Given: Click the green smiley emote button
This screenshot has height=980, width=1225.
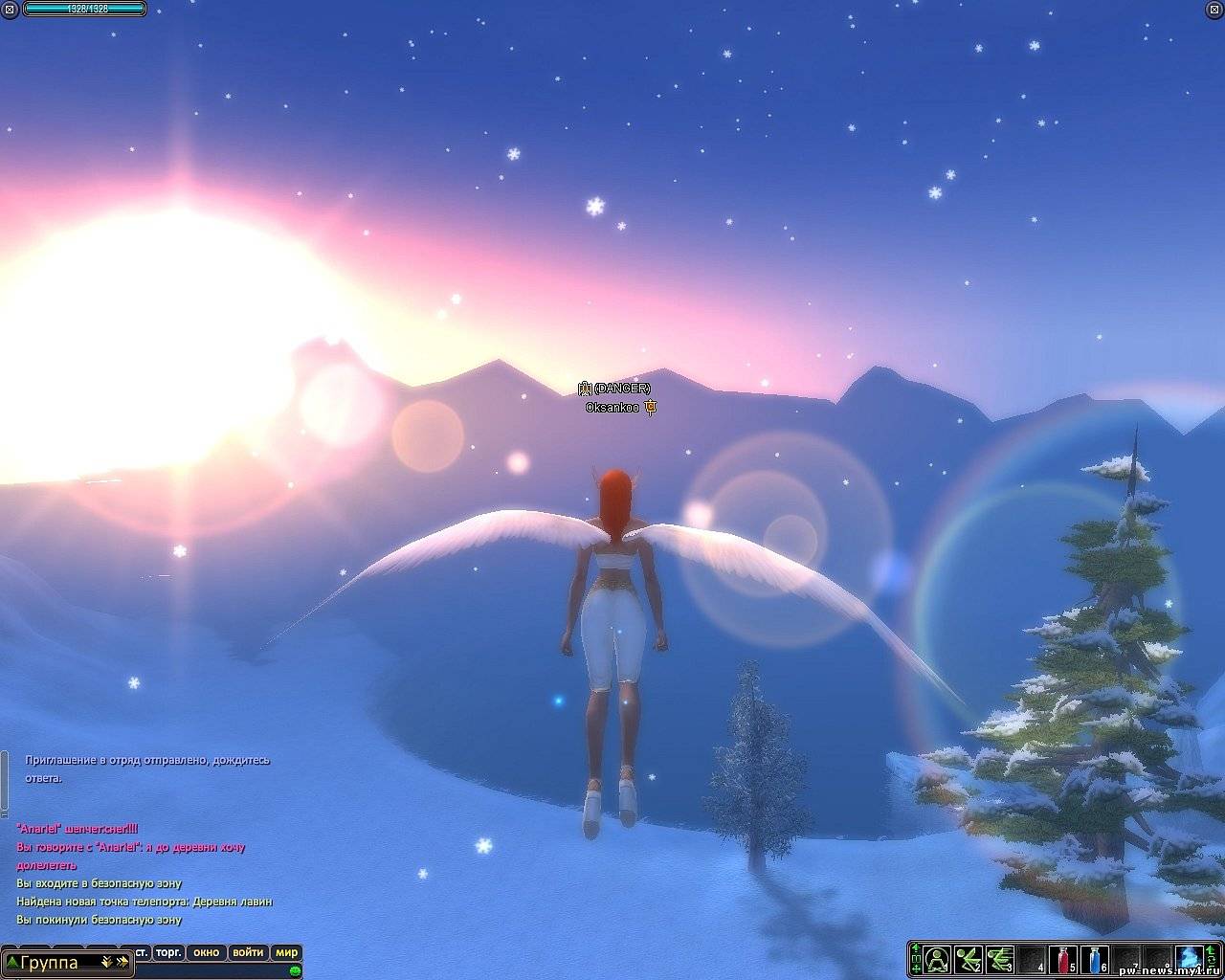Looking at the screenshot, I should (295, 970).
